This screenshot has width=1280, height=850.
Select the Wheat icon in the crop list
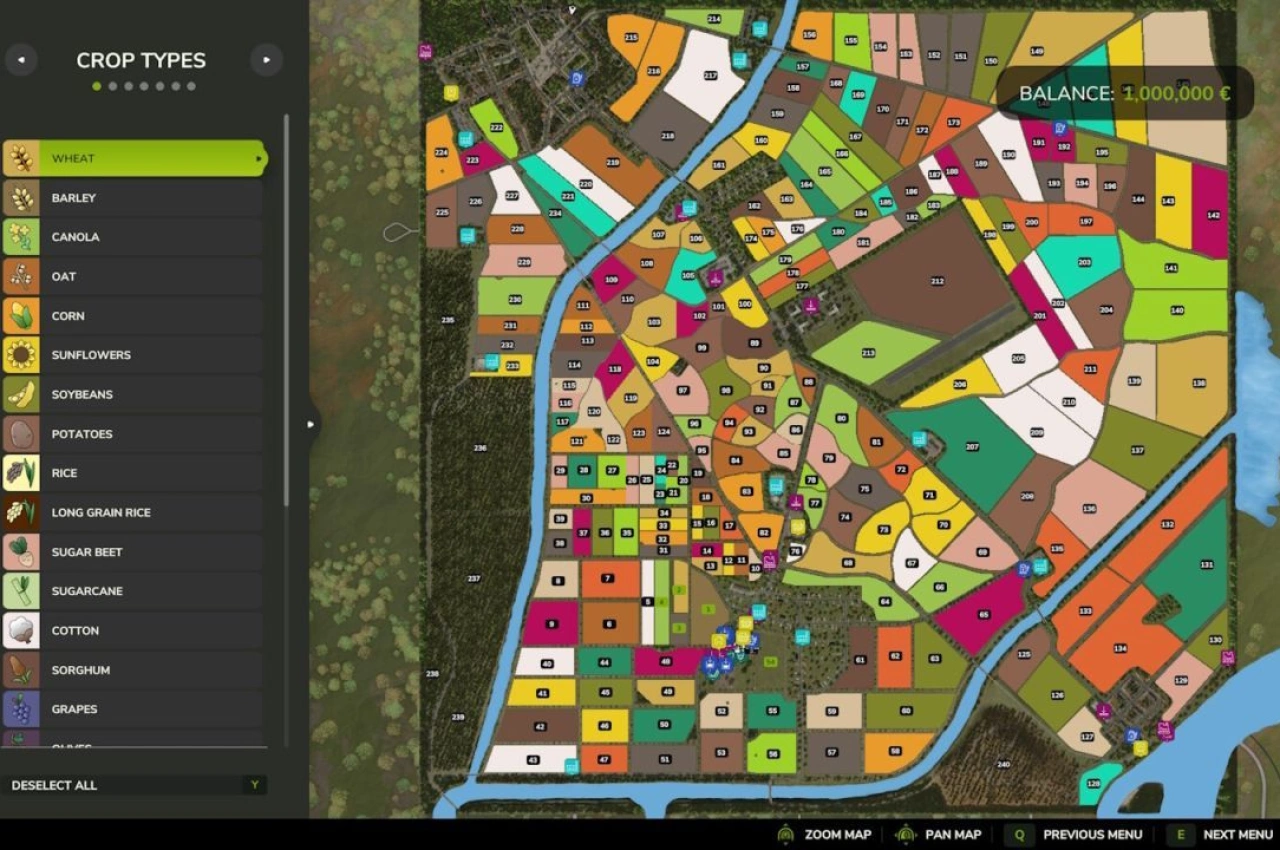[20, 158]
